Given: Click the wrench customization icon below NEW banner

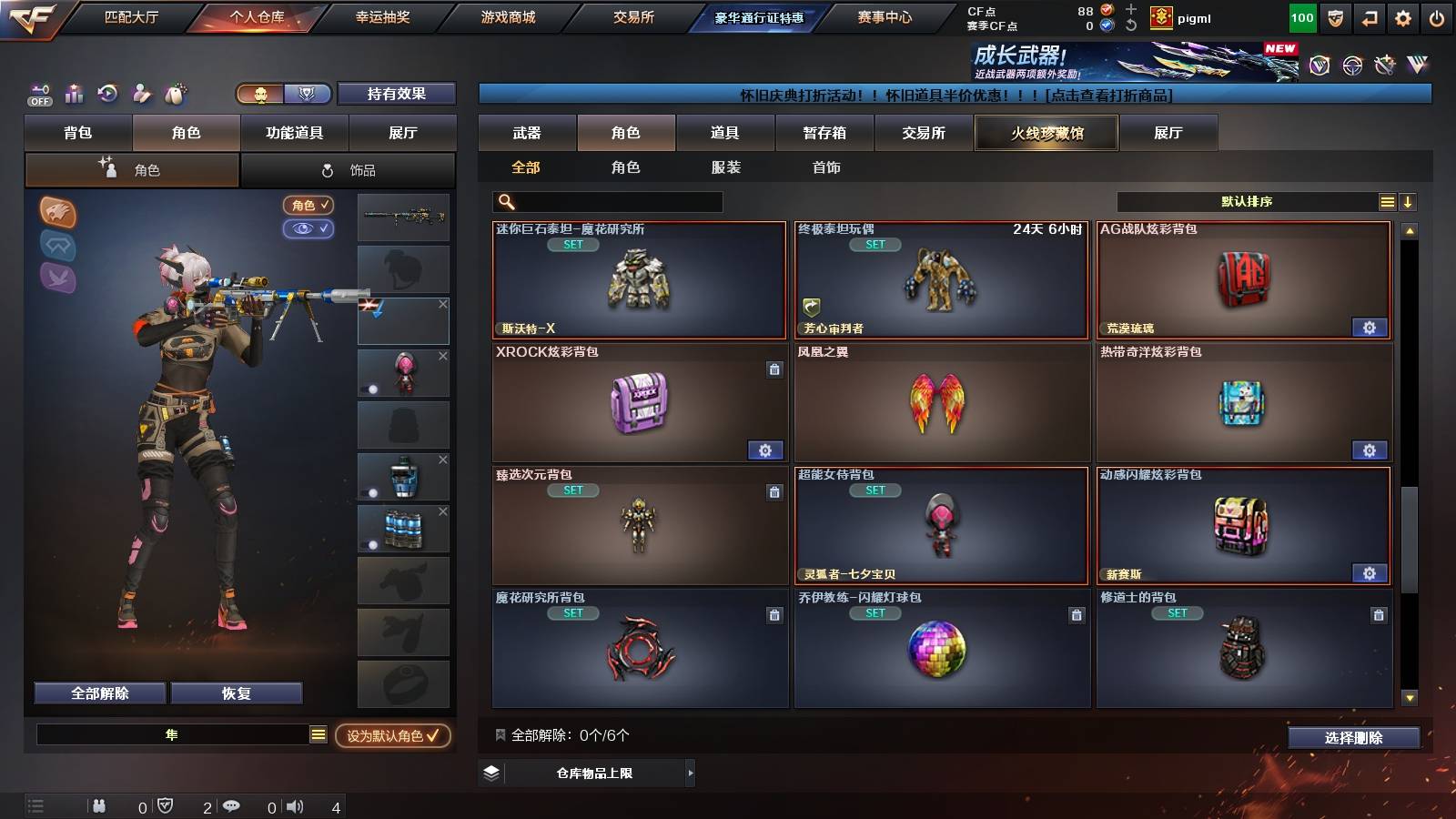Looking at the screenshot, I should click(1385, 66).
